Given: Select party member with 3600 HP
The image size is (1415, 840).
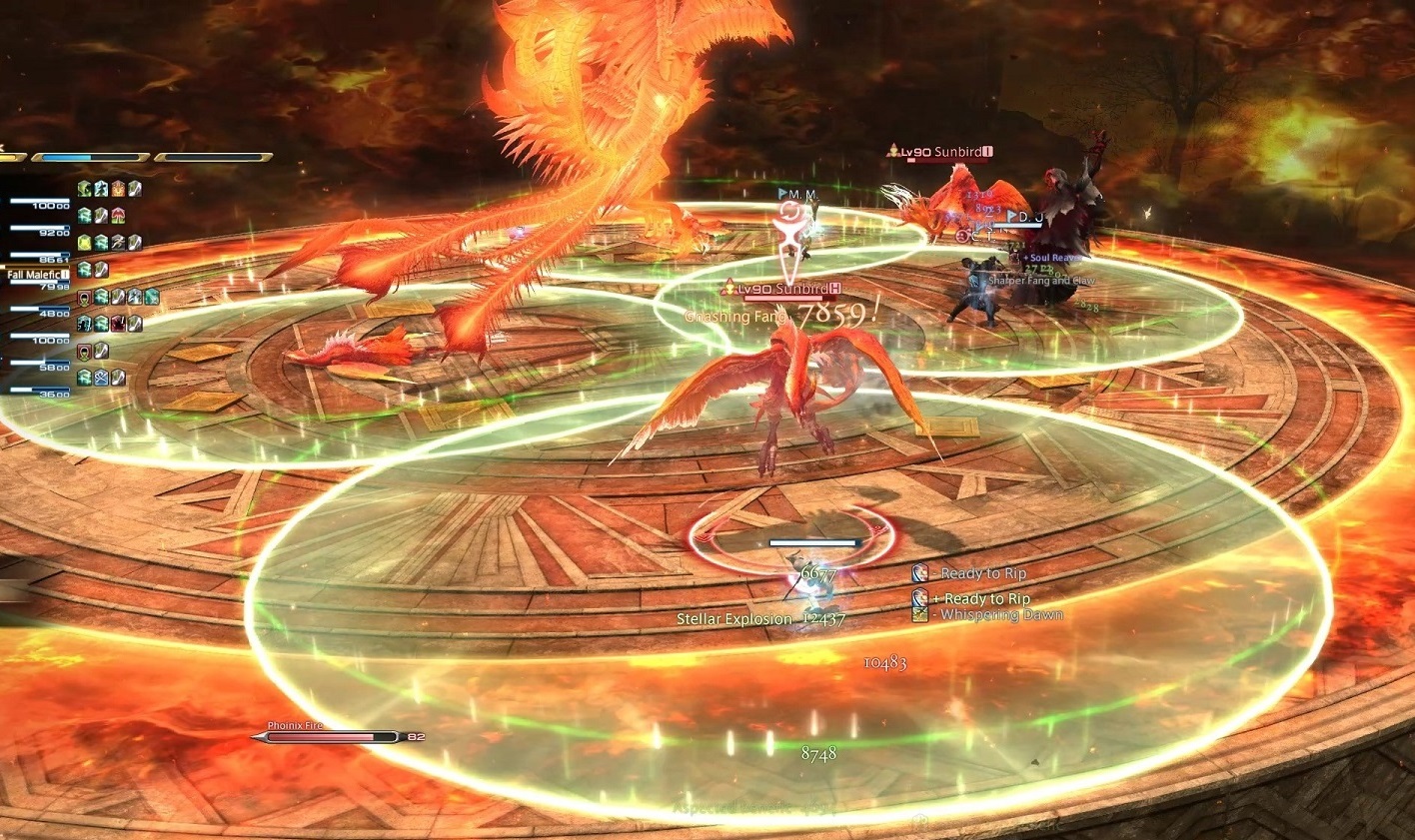Looking at the screenshot, I should (x=40, y=392).
